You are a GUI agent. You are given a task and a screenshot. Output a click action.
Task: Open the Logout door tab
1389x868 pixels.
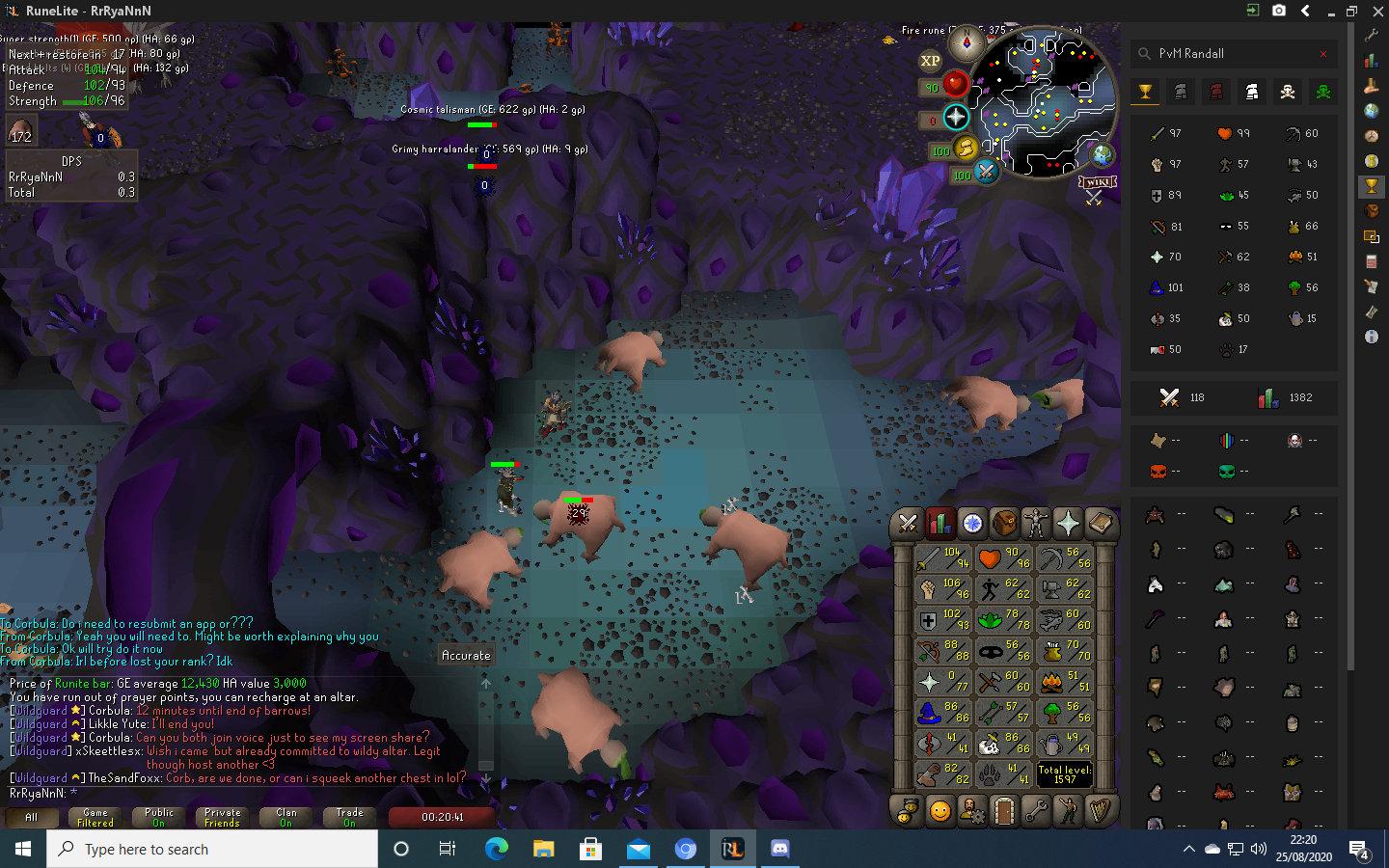point(1004,811)
